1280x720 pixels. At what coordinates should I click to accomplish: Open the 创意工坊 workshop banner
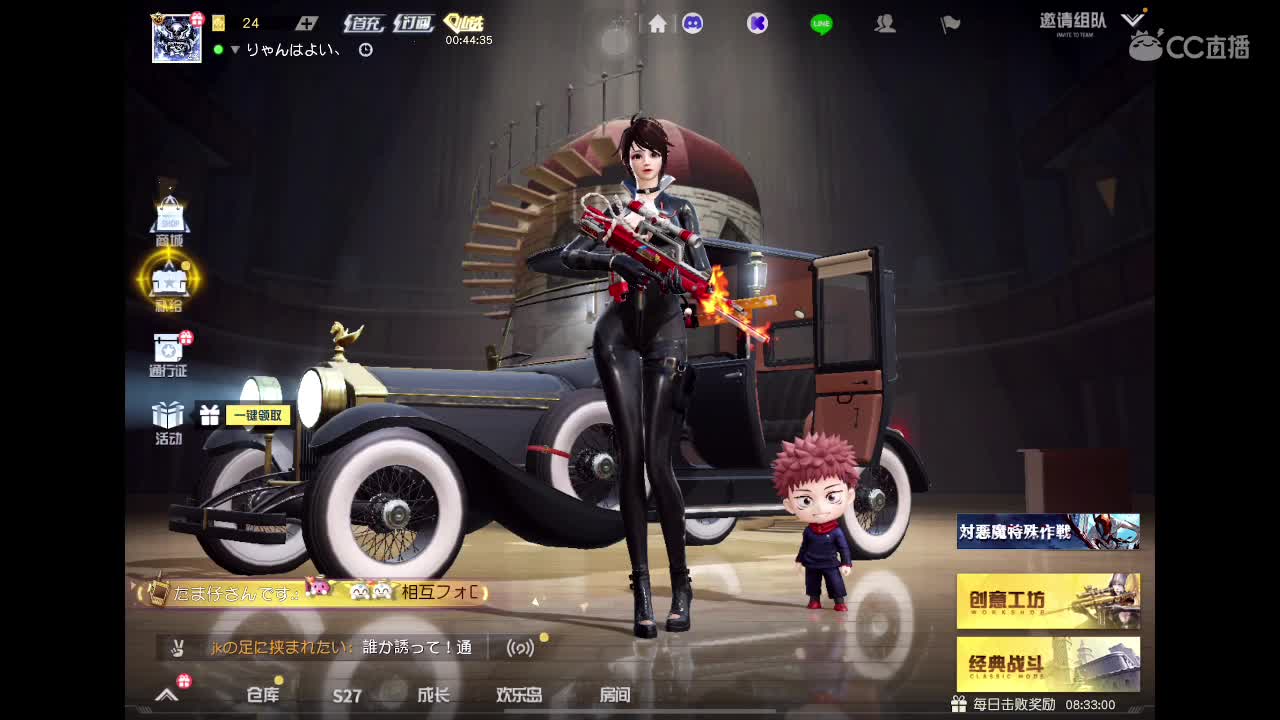[x=1048, y=600]
